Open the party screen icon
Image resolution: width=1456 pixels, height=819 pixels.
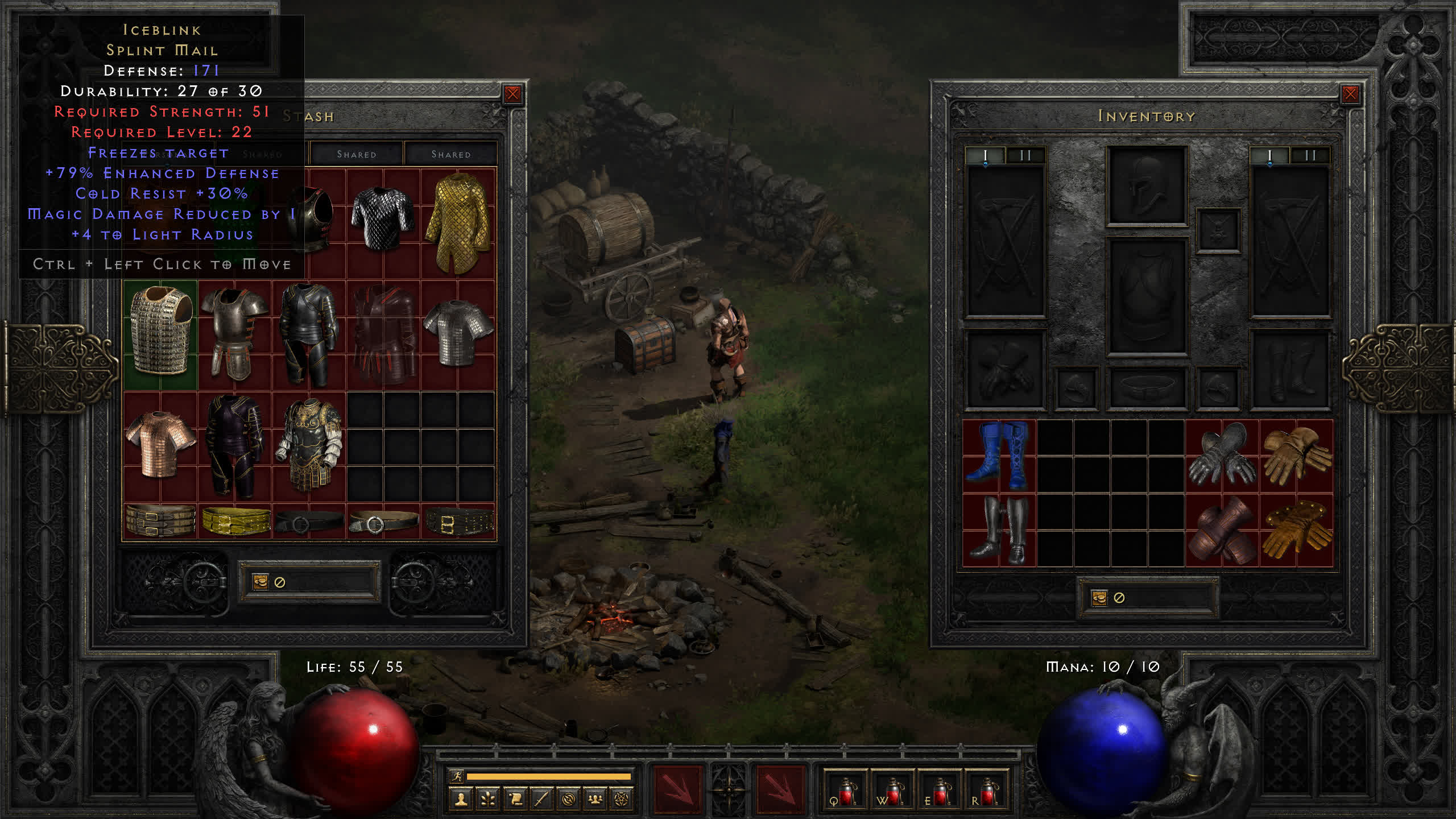point(595,800)
